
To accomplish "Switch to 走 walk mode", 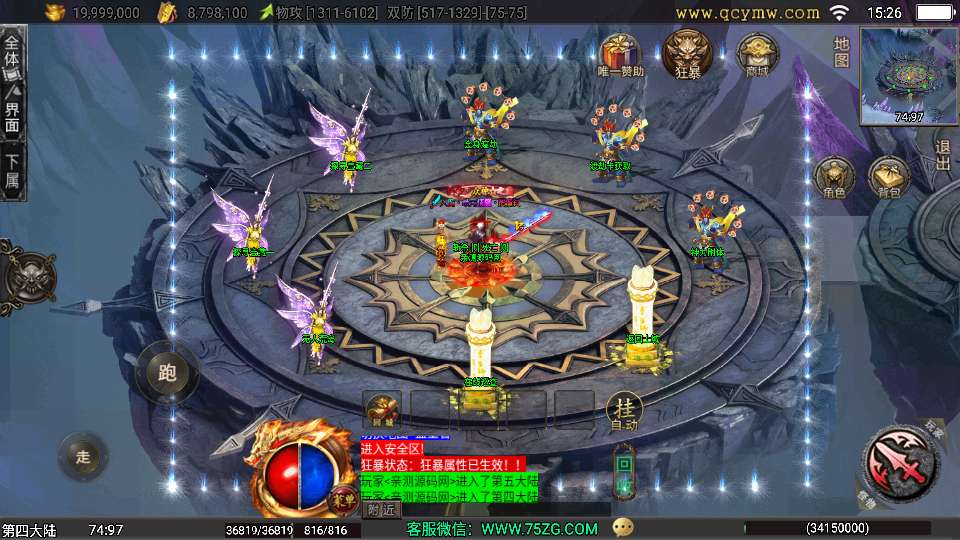I will point(84,456).
